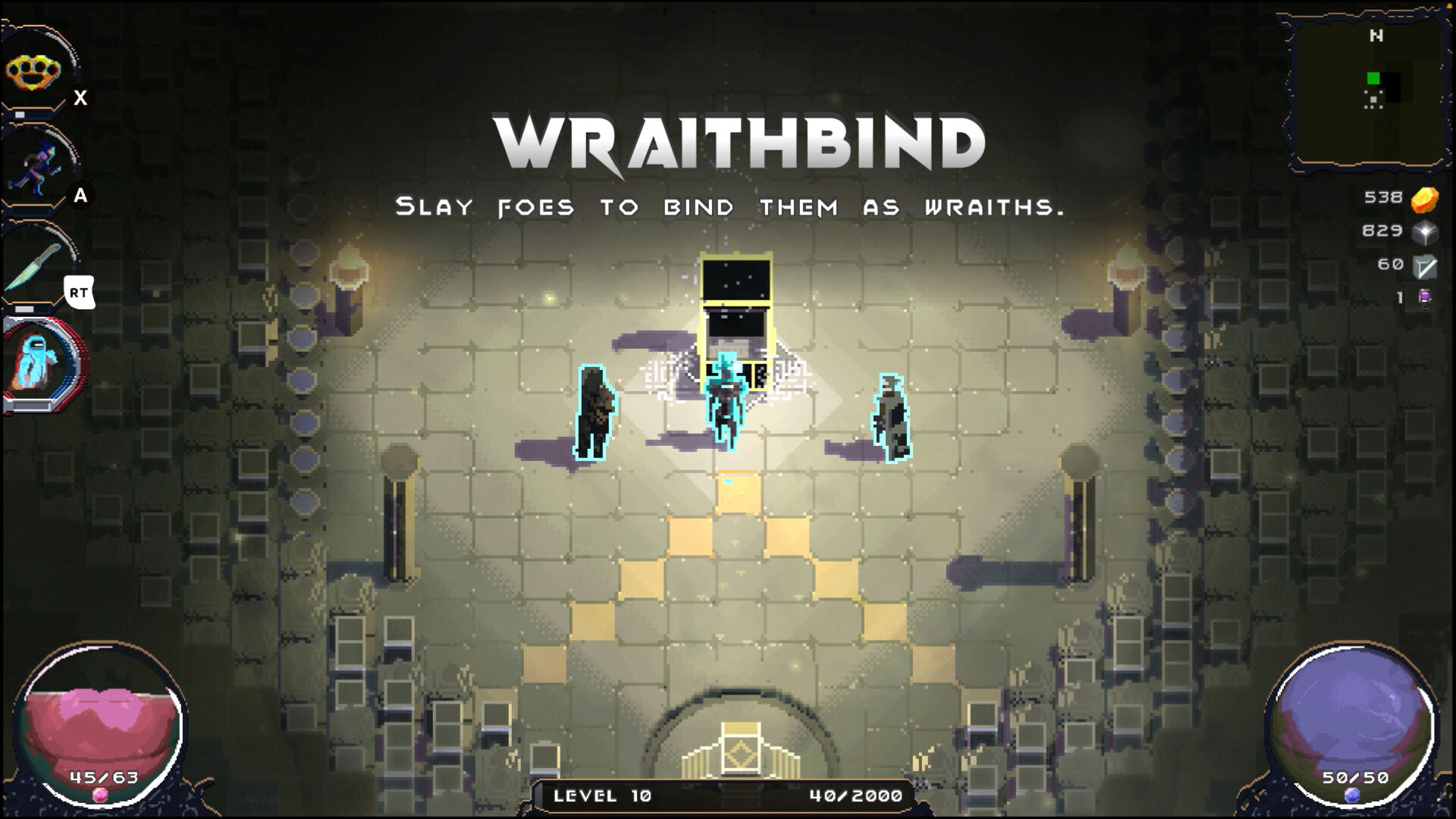The height and width of the screenshot is (819, 1456).
Task: Select the glowing cube resource icon
Action: tap(1423, 231)
